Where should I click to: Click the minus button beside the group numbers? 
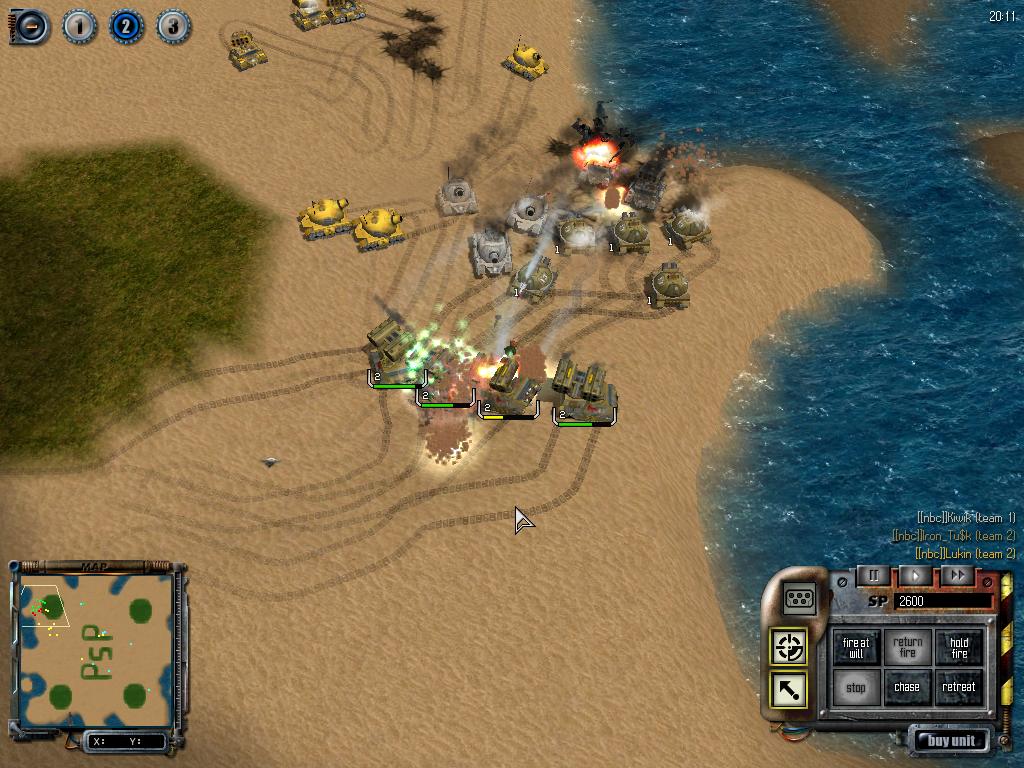[x=31, y=26]
